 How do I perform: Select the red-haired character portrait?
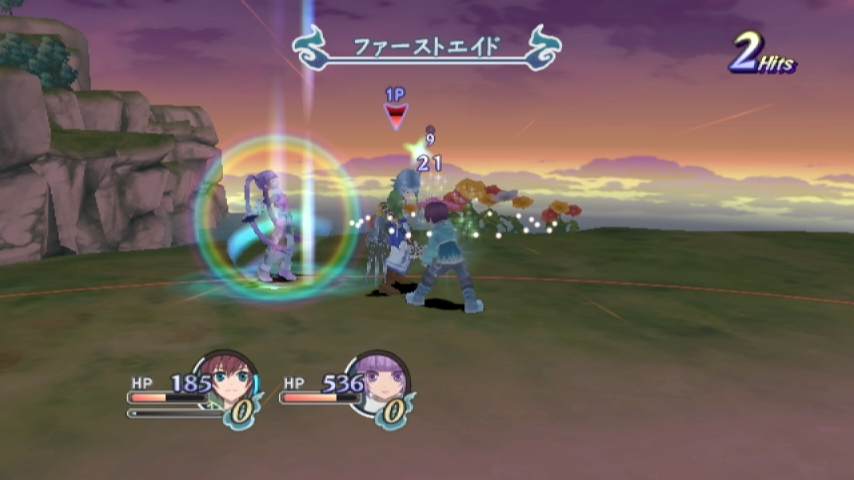(x=229, y=378)
